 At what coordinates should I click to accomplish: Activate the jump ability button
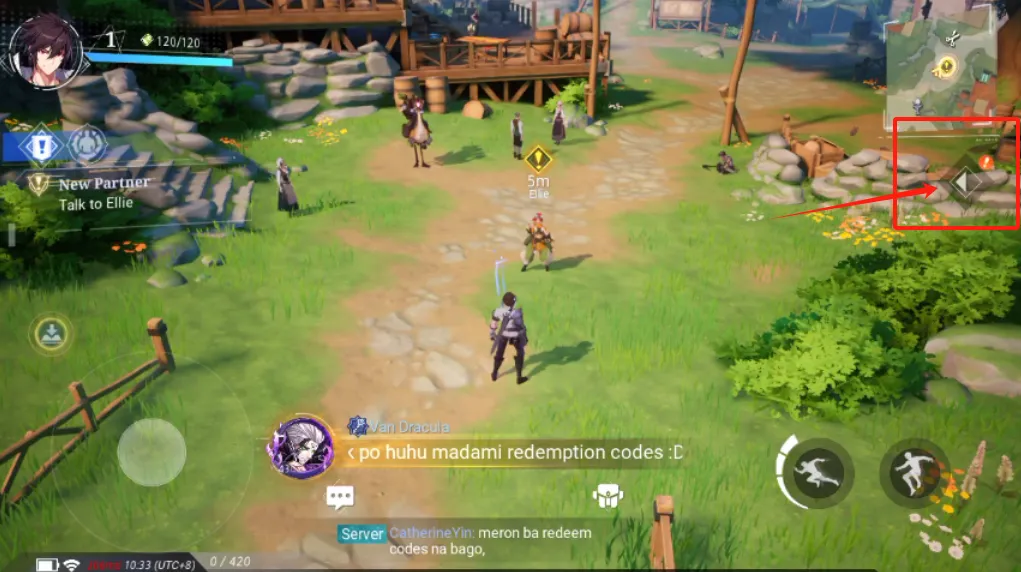point(914,472)
